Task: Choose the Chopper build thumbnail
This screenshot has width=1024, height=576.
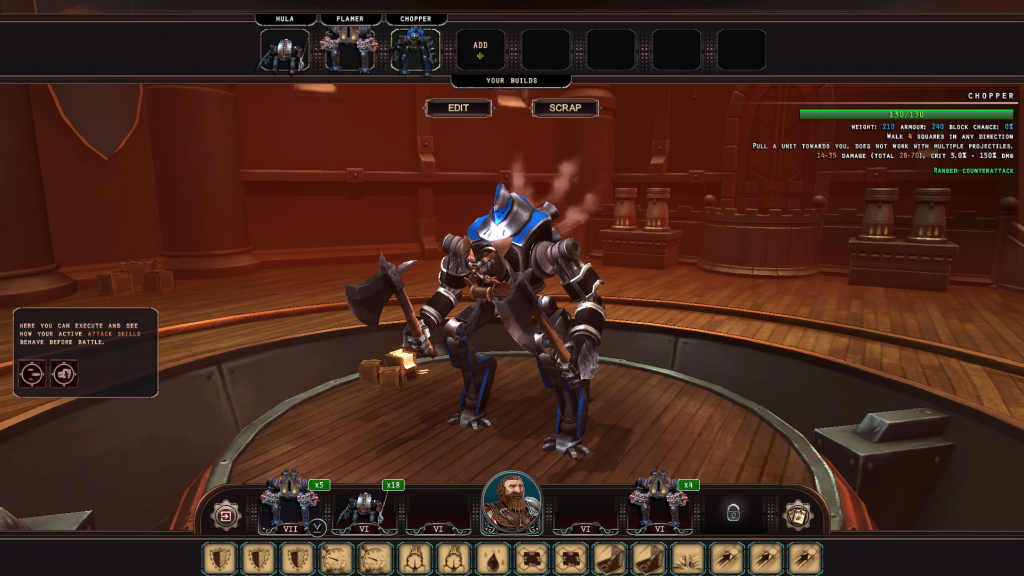Action: tap(416, 50)
